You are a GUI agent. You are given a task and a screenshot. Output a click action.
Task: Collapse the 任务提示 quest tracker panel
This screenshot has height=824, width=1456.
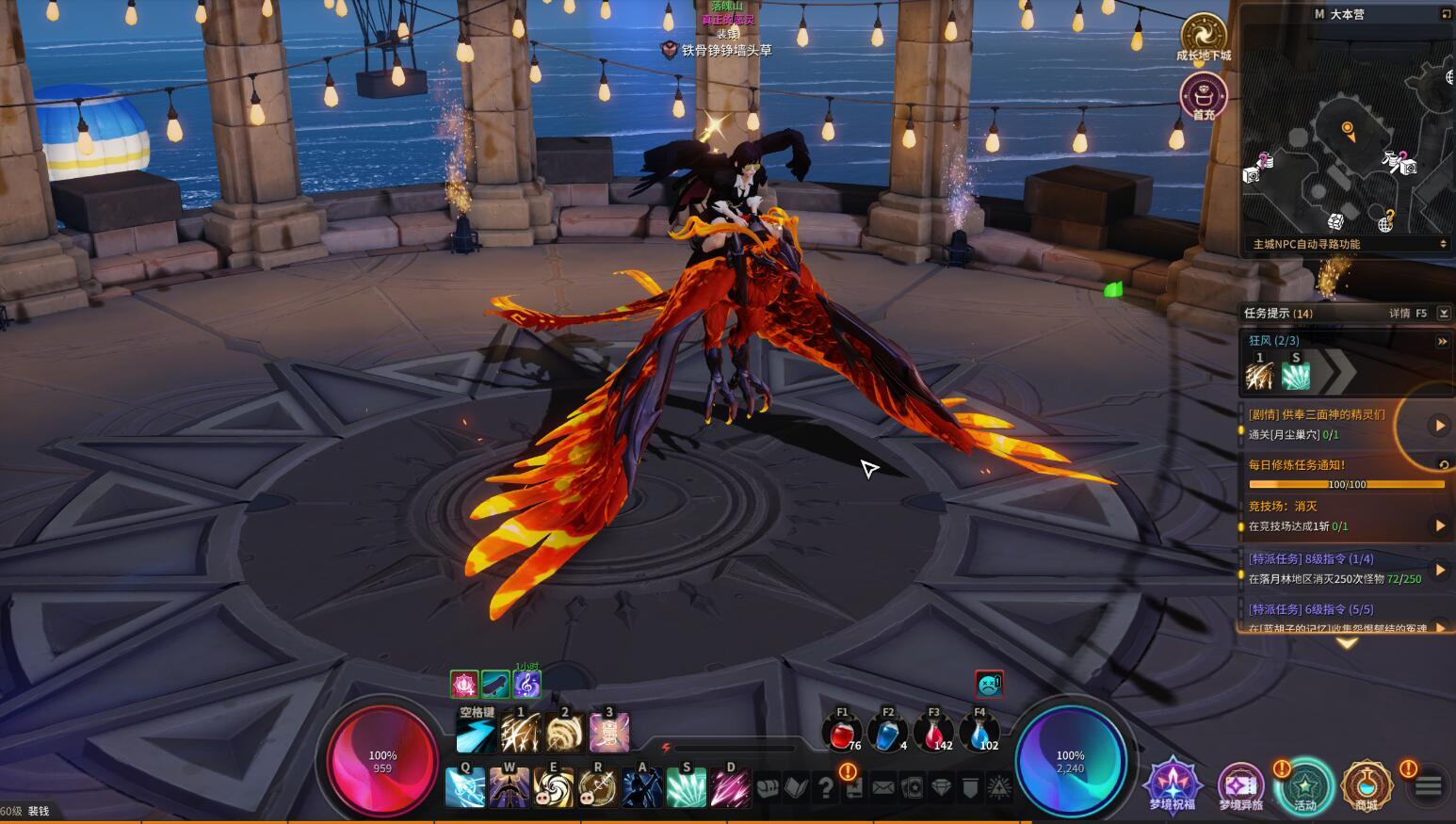click(1444, 313)
